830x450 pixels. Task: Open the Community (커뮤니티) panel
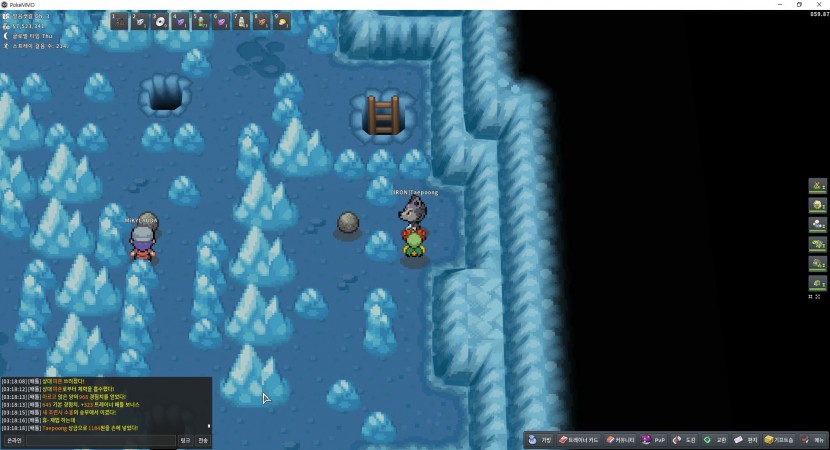621,440
